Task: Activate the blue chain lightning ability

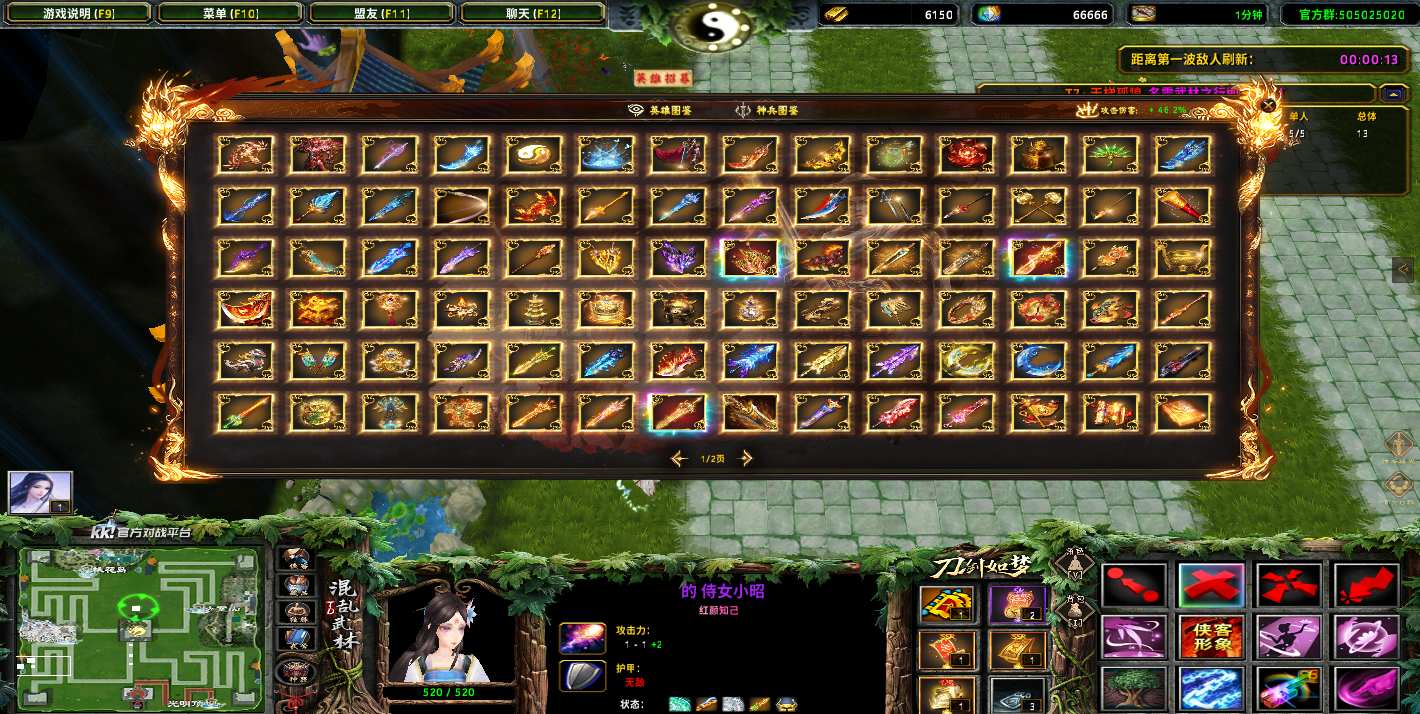Action: pos(1212,688)
